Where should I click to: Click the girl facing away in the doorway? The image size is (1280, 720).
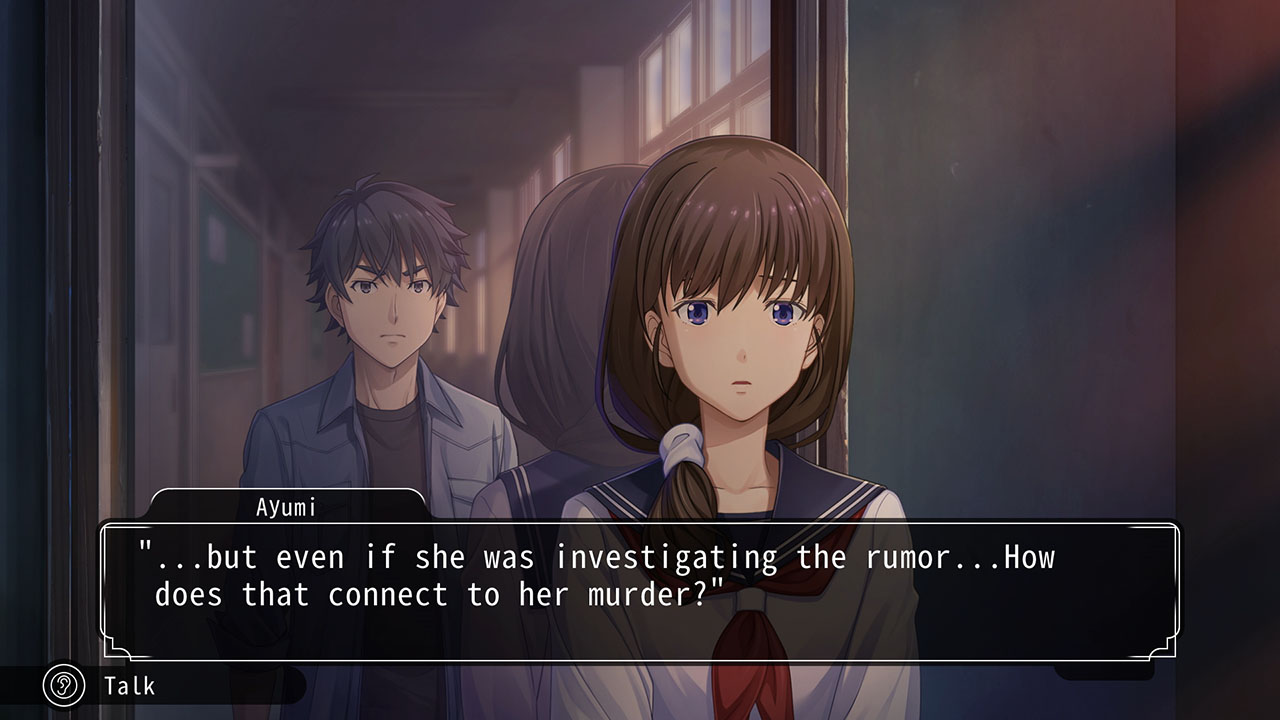tap(560, 300)
